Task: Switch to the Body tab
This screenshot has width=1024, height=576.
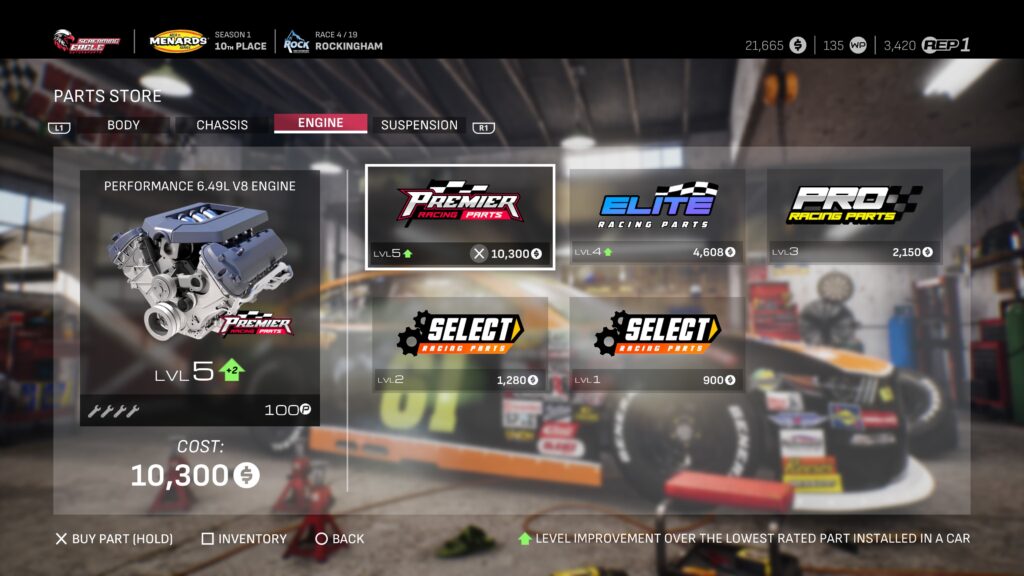Action: (123, 125)
